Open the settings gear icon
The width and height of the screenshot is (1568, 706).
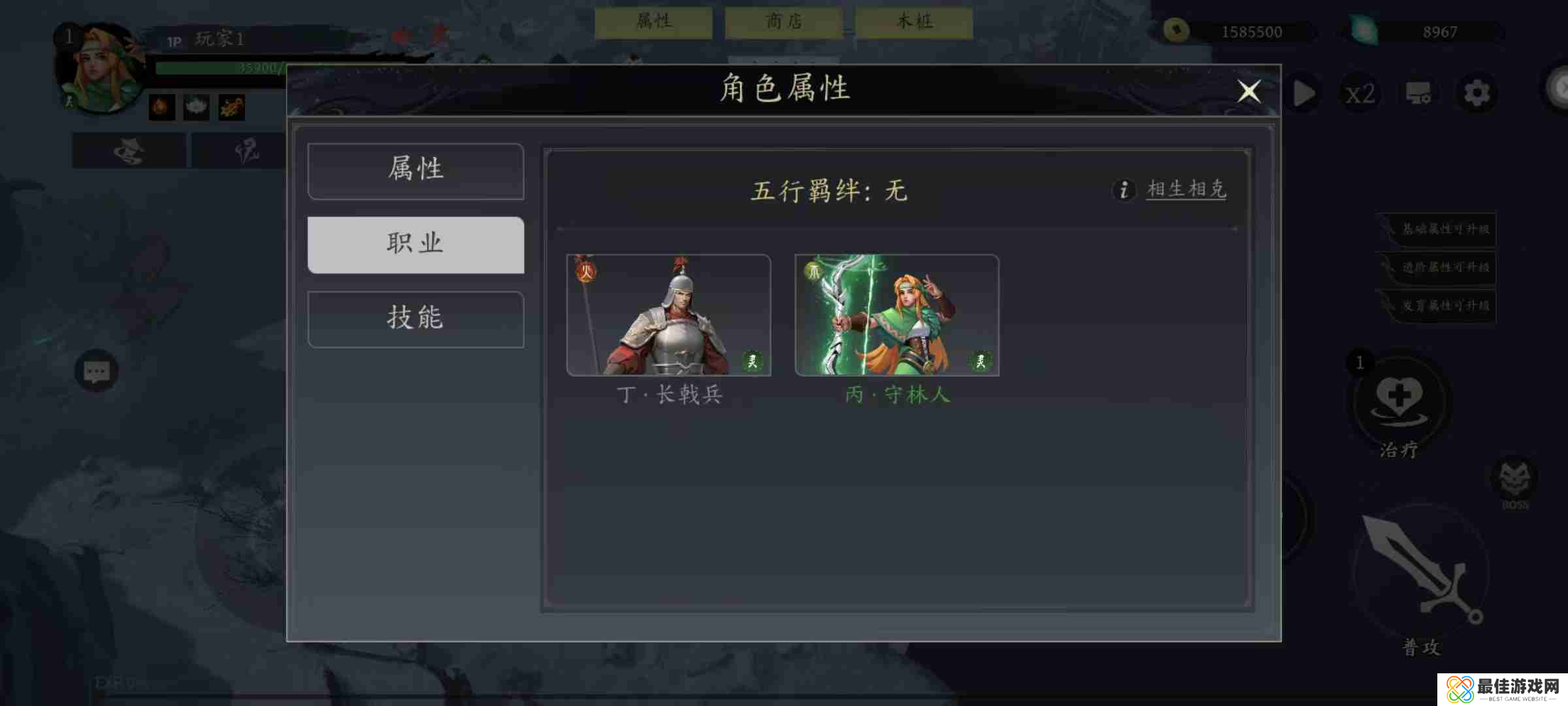click(x=1477, y=93)
